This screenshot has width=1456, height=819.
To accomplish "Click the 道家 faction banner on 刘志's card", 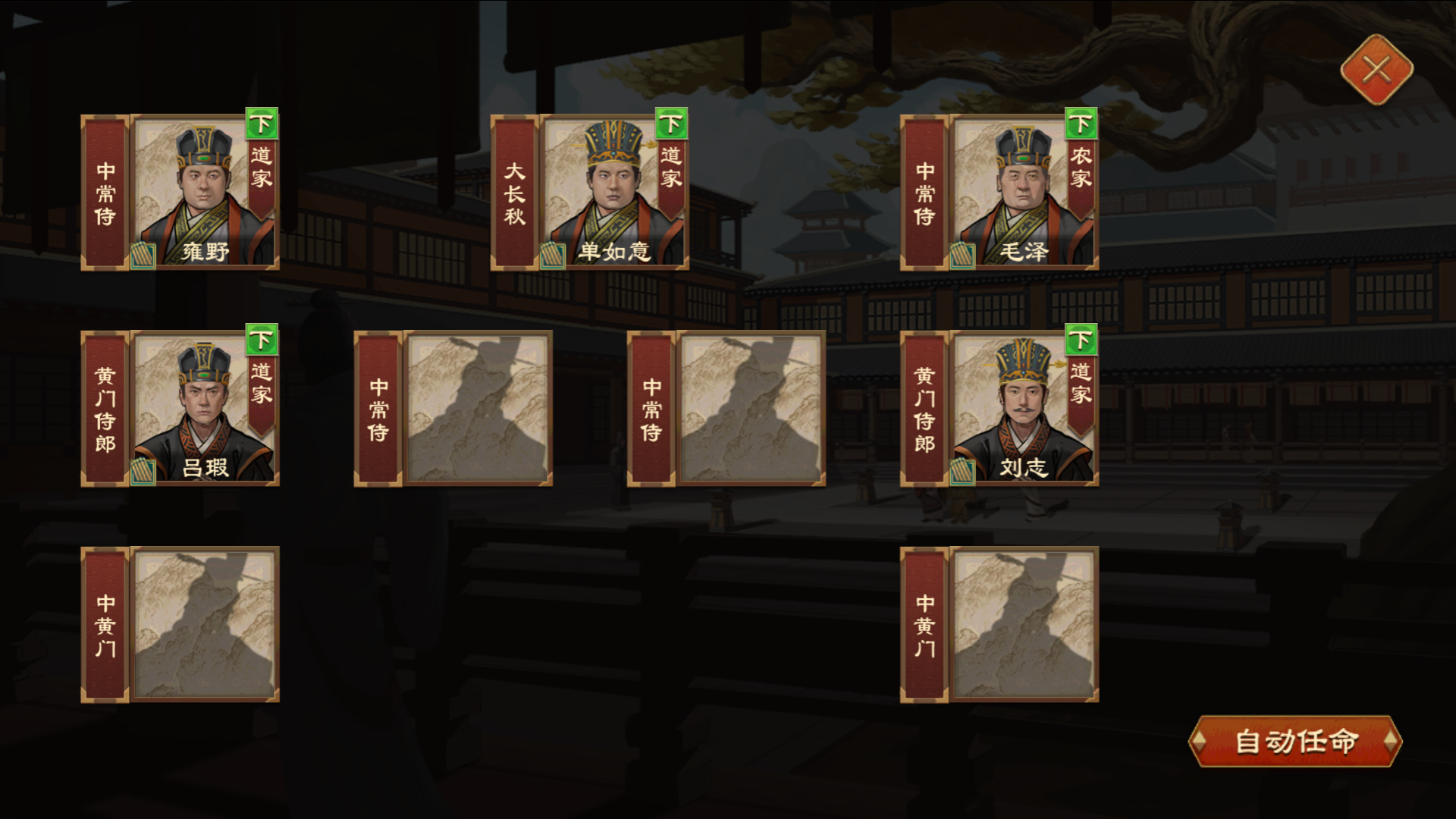I will [1081, 387].
